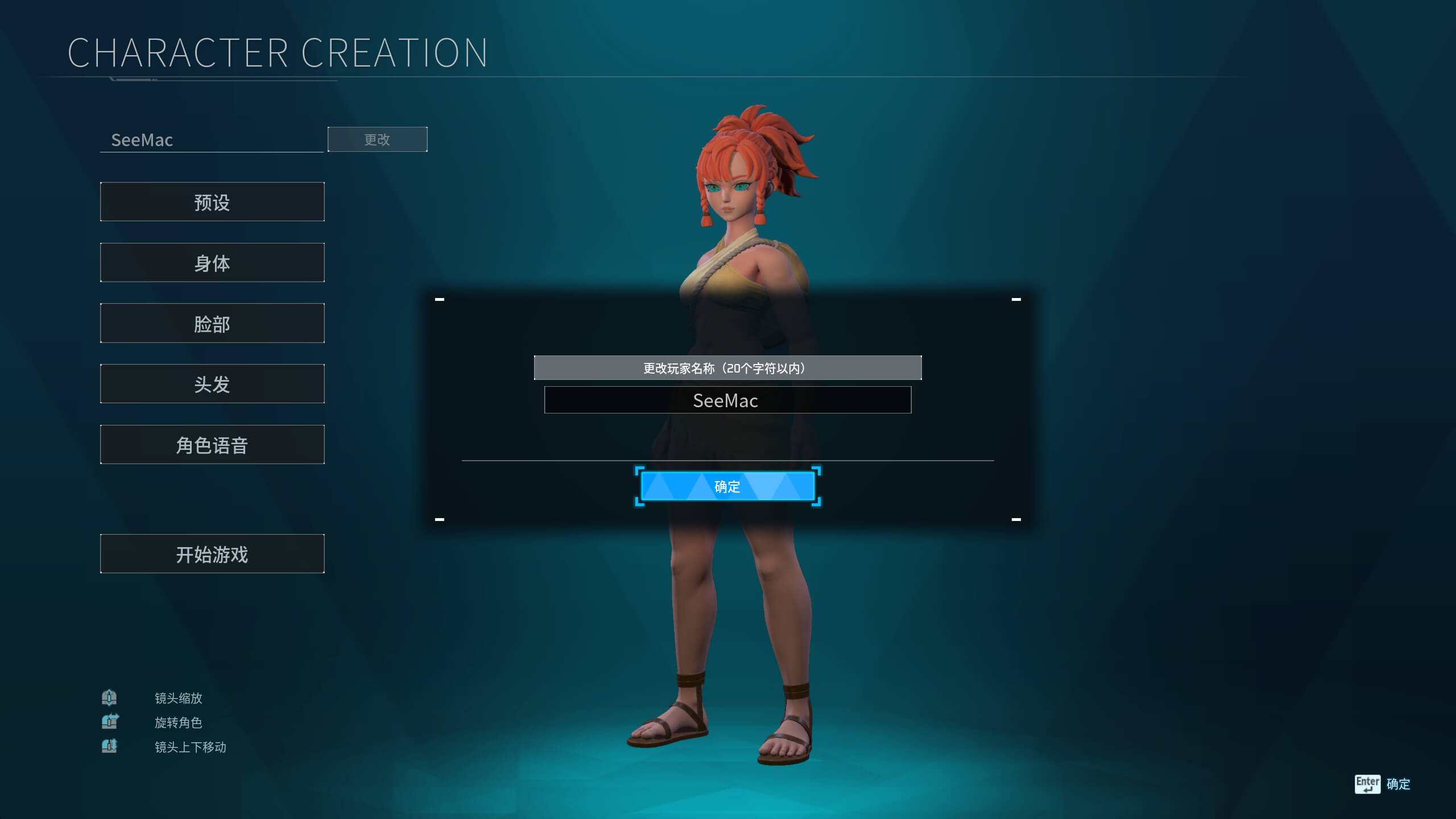Screen dimensions: 1456x819
Task: Click the dialog header reading 更改玩家名称
Action: pos(727,367)
